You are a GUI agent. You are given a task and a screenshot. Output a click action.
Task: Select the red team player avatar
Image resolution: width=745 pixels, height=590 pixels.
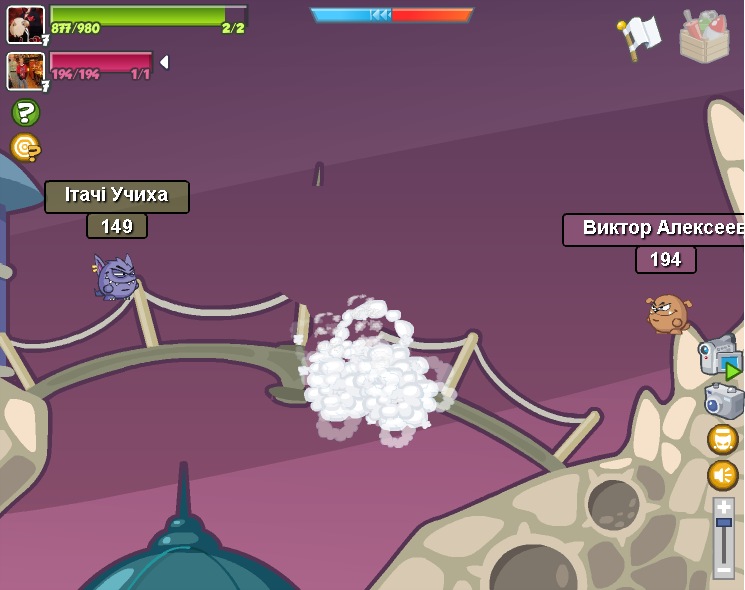click(25, 71)
